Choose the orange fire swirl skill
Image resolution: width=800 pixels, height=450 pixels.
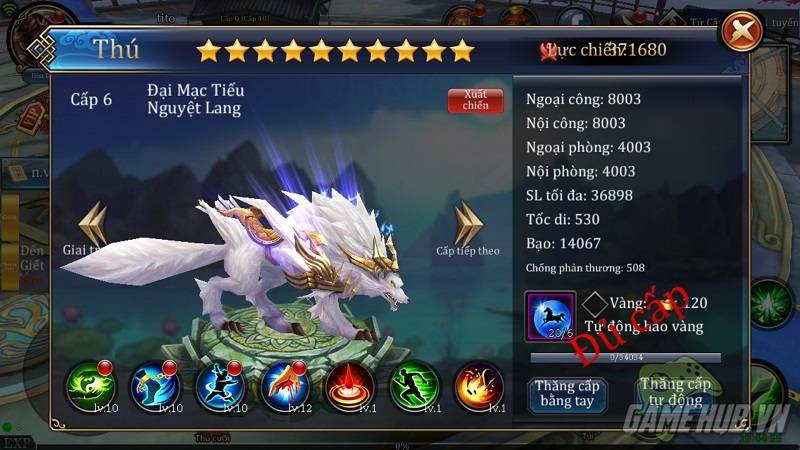tap(478, 387)
